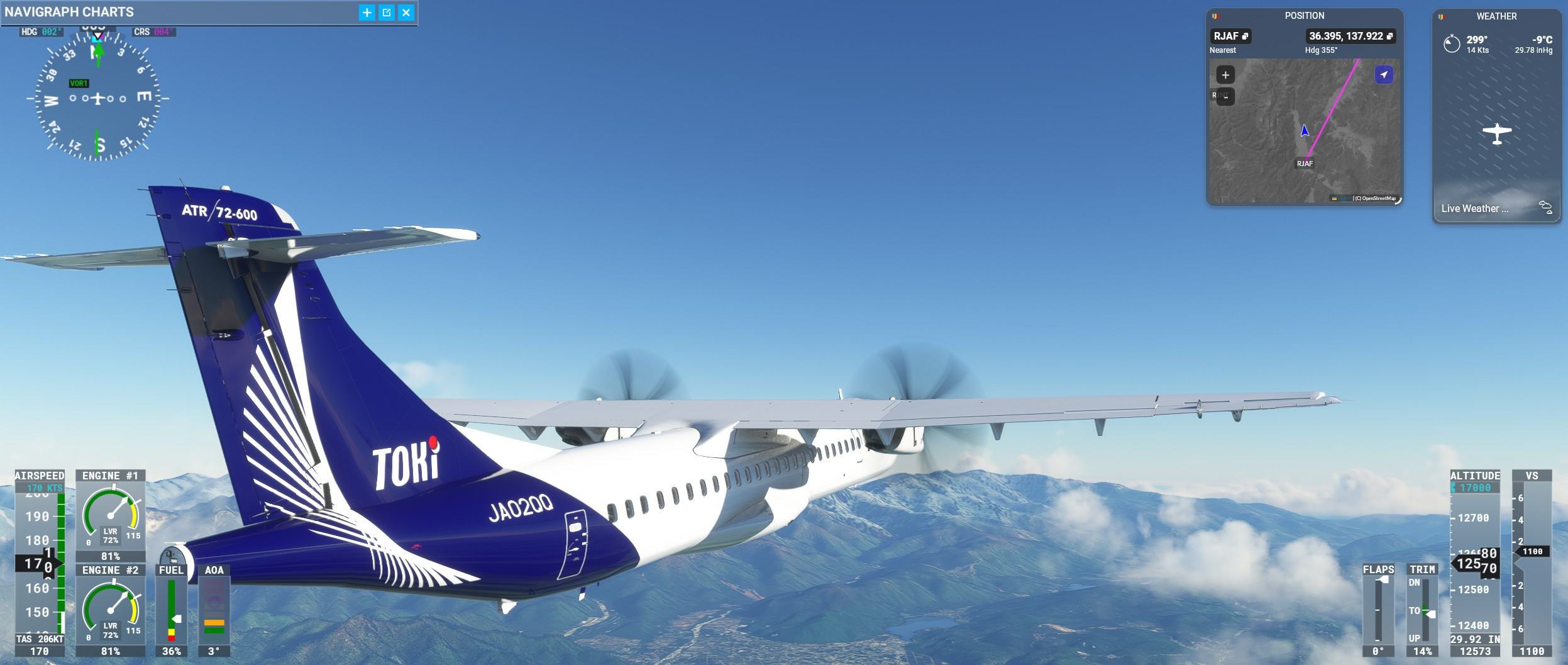Close the Navigraph Charts panel
1568x665 pixels.
tap(406, 13)
